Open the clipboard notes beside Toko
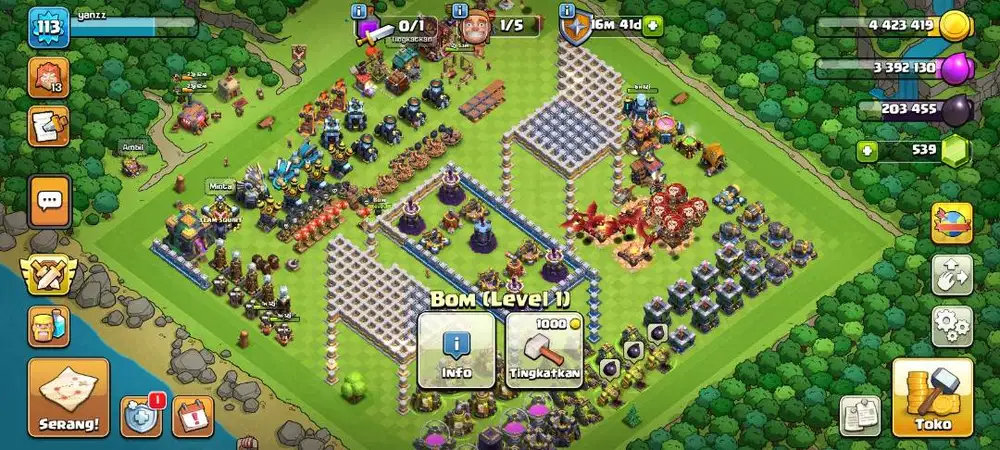 tap(859, 415)
